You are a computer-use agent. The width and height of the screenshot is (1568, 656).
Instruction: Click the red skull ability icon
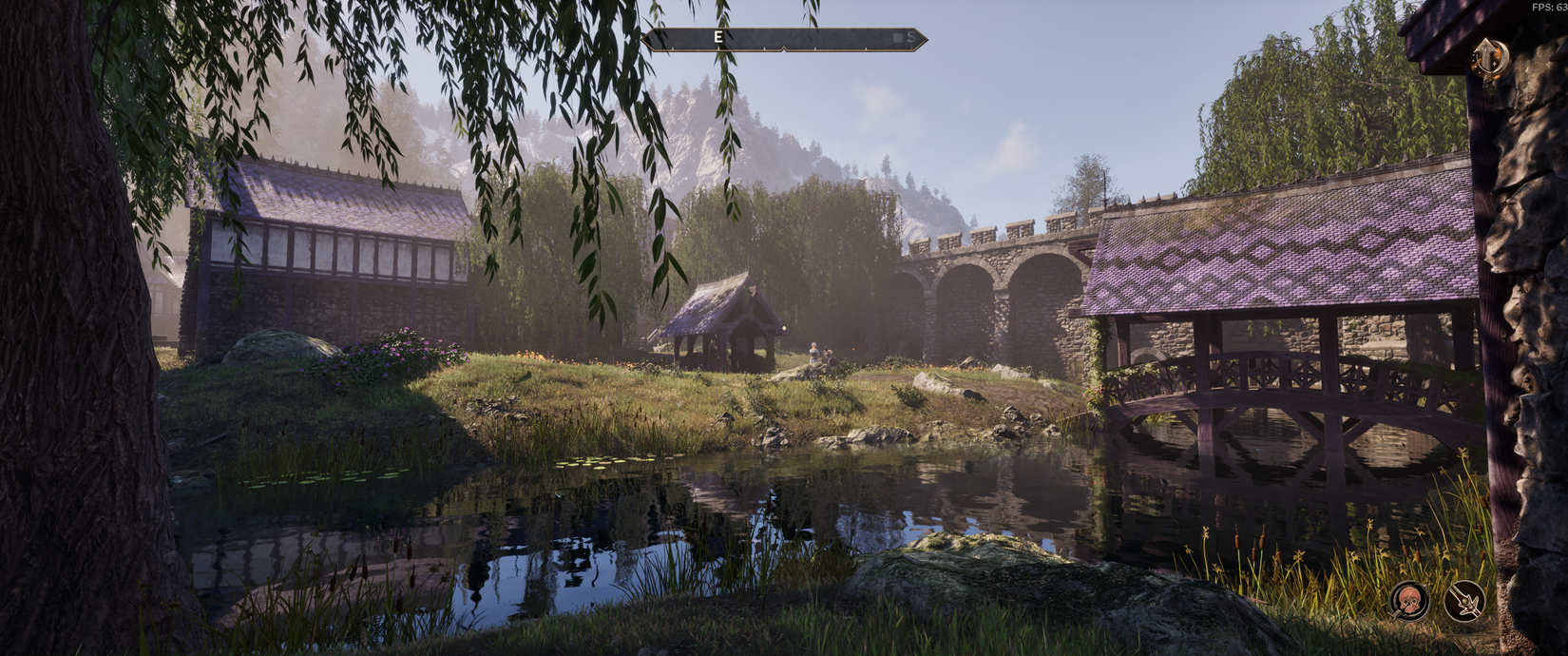(x=1408, y=601)
